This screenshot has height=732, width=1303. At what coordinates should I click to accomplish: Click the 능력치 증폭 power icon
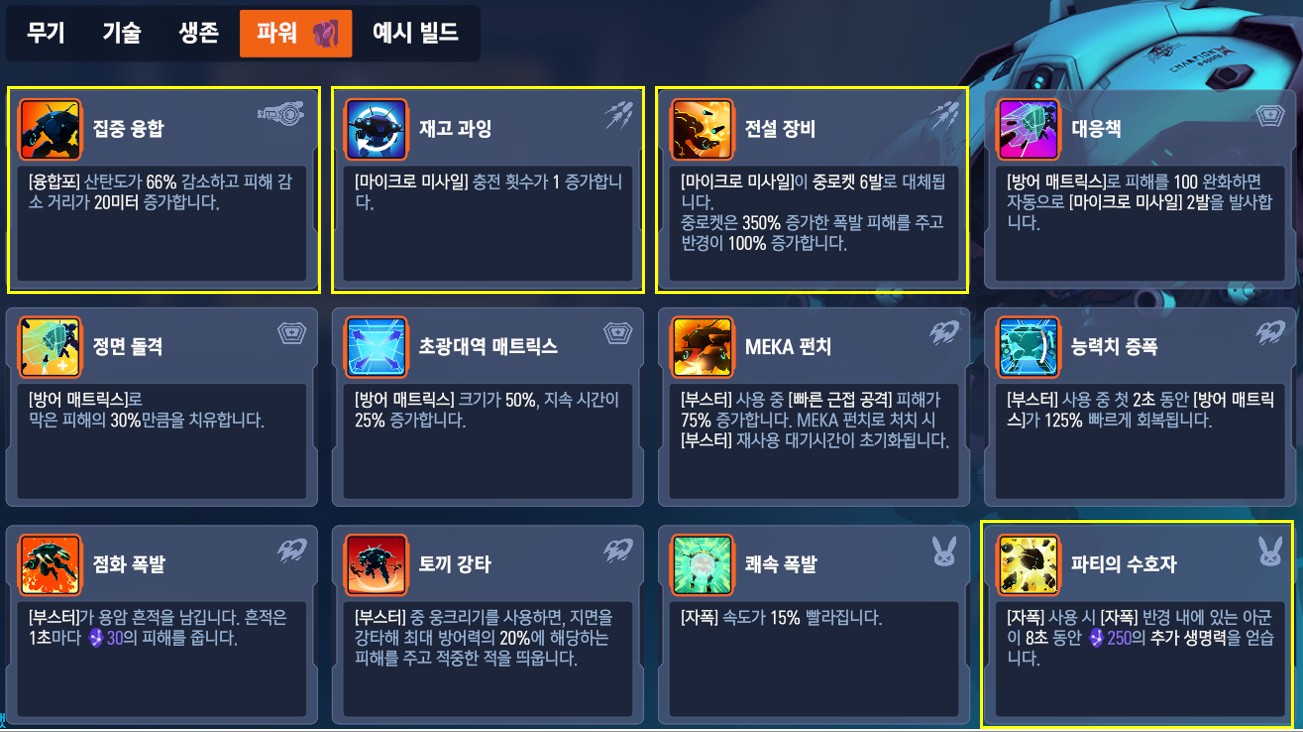click(1027, 348)
